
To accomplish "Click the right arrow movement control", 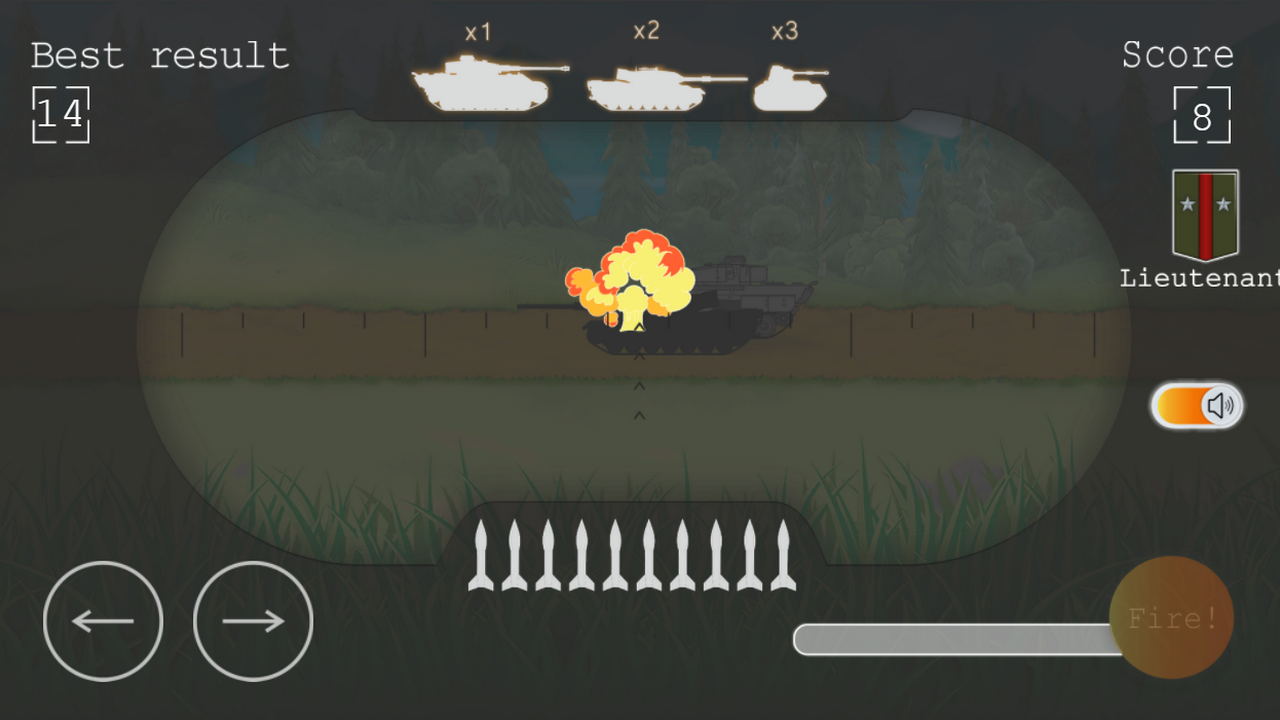I will click(252, 620).
